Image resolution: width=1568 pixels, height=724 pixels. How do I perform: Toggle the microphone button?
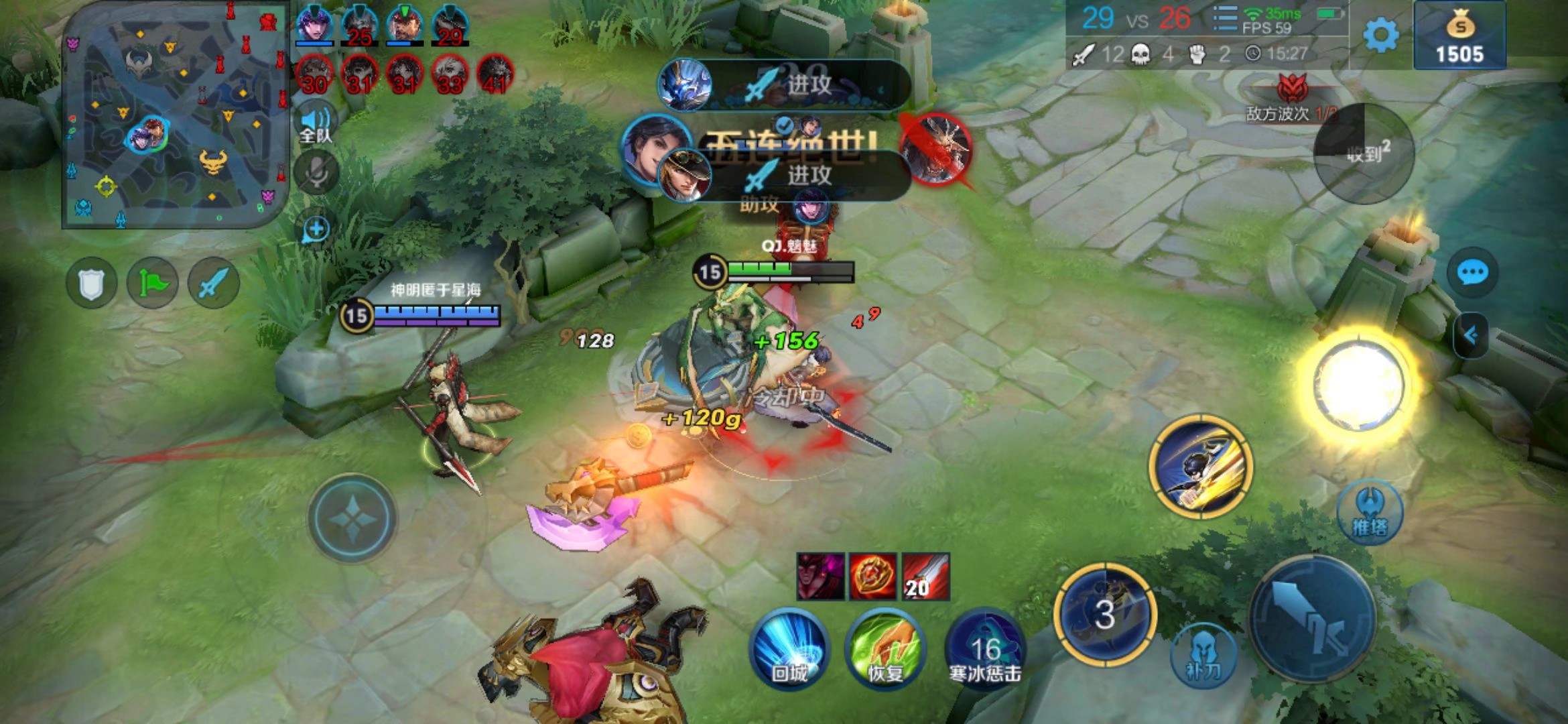[316, 173]
